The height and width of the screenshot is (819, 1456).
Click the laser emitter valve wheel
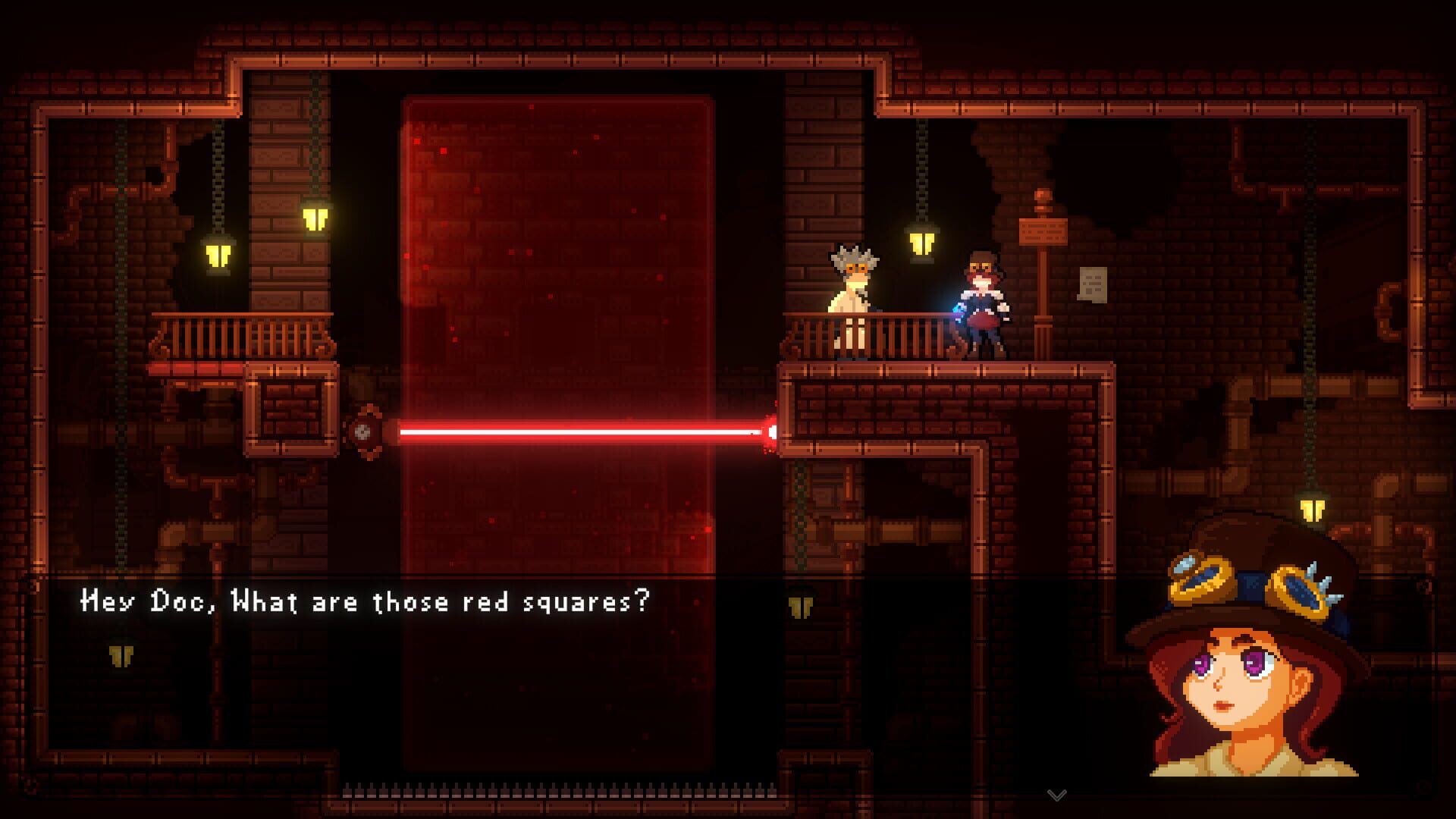(366, 432)
